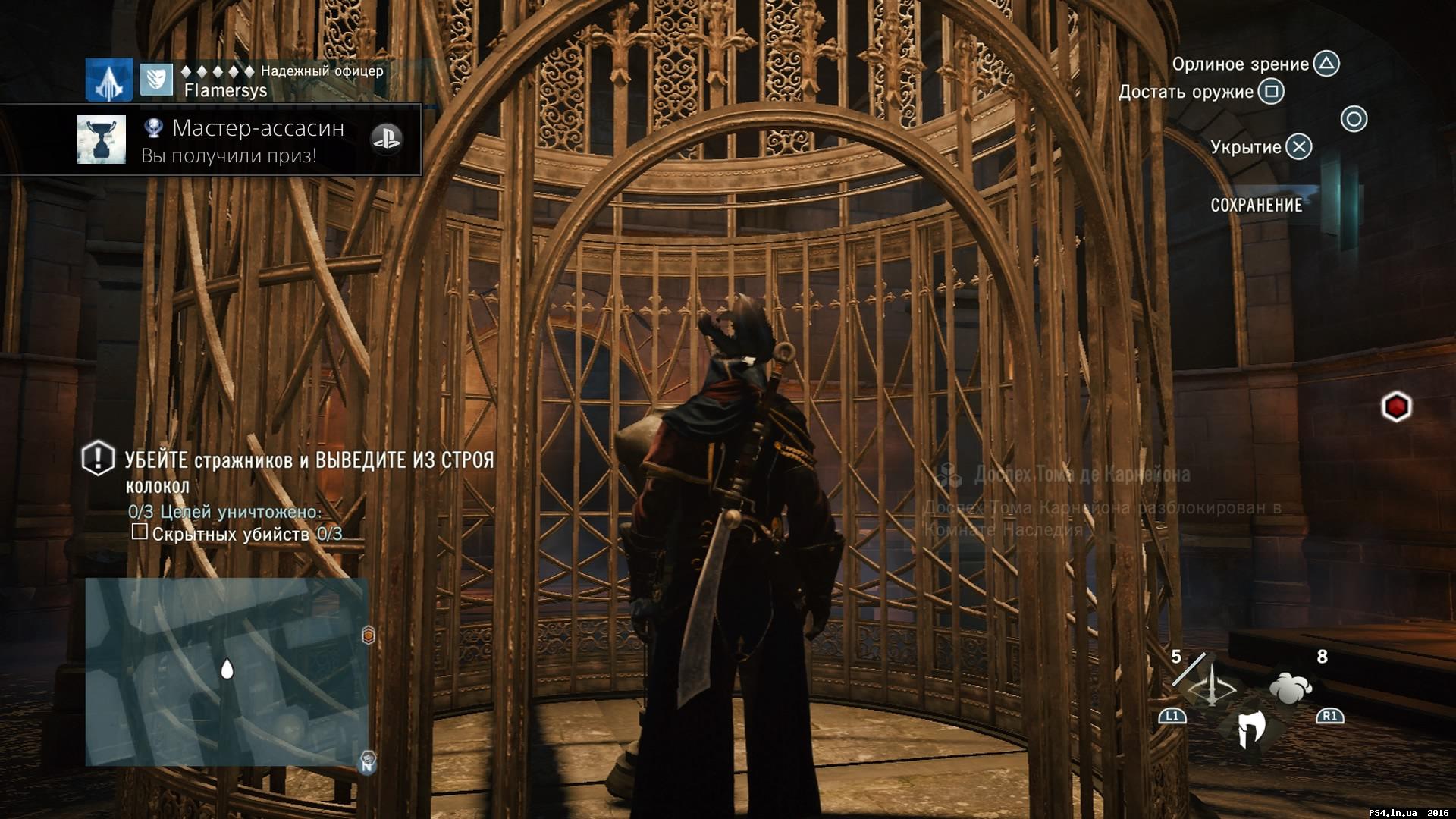Click the platinum trophy icon beside Мастер-ассасин

point(155,129)
